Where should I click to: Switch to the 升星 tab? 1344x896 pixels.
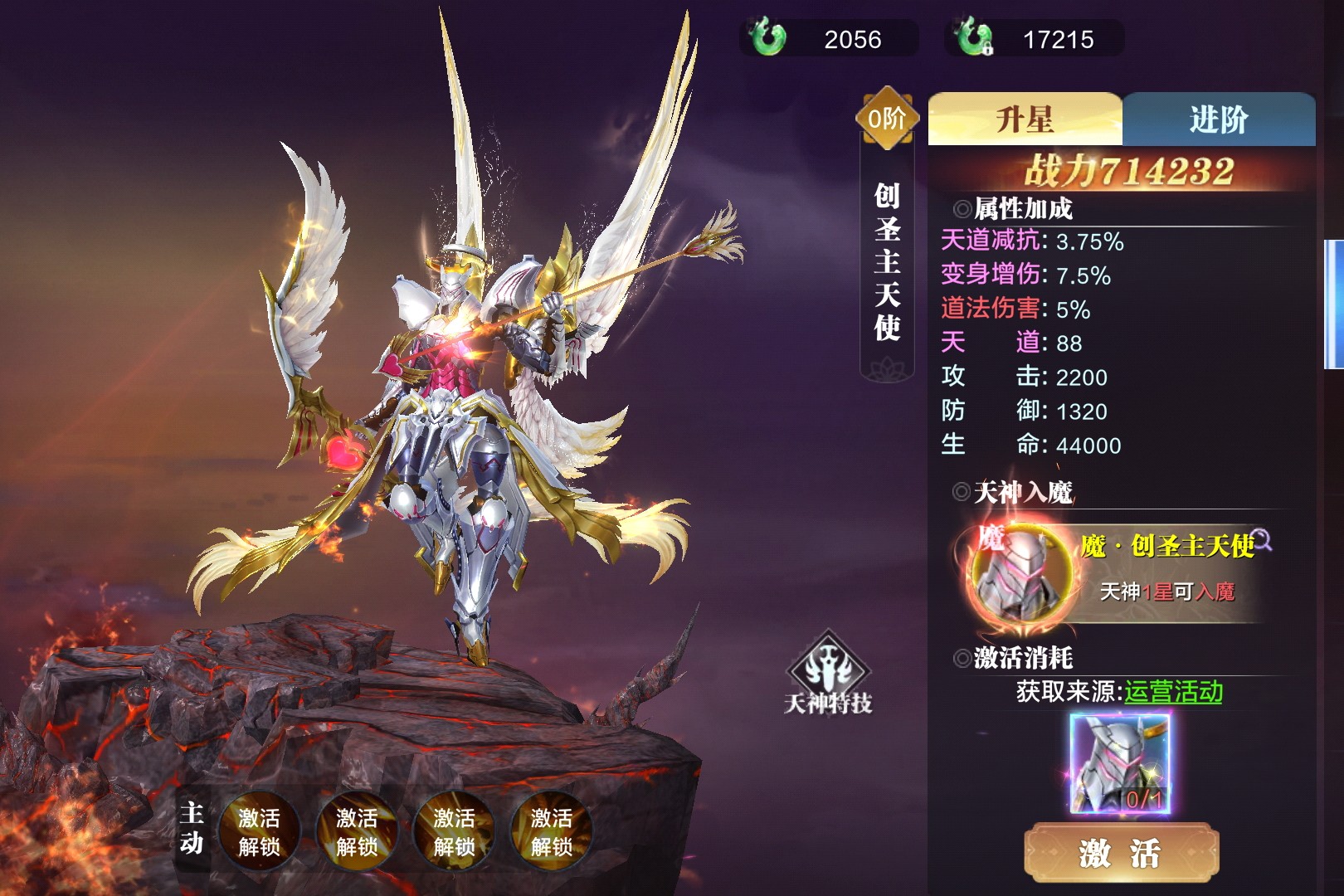coord(1025,119)
